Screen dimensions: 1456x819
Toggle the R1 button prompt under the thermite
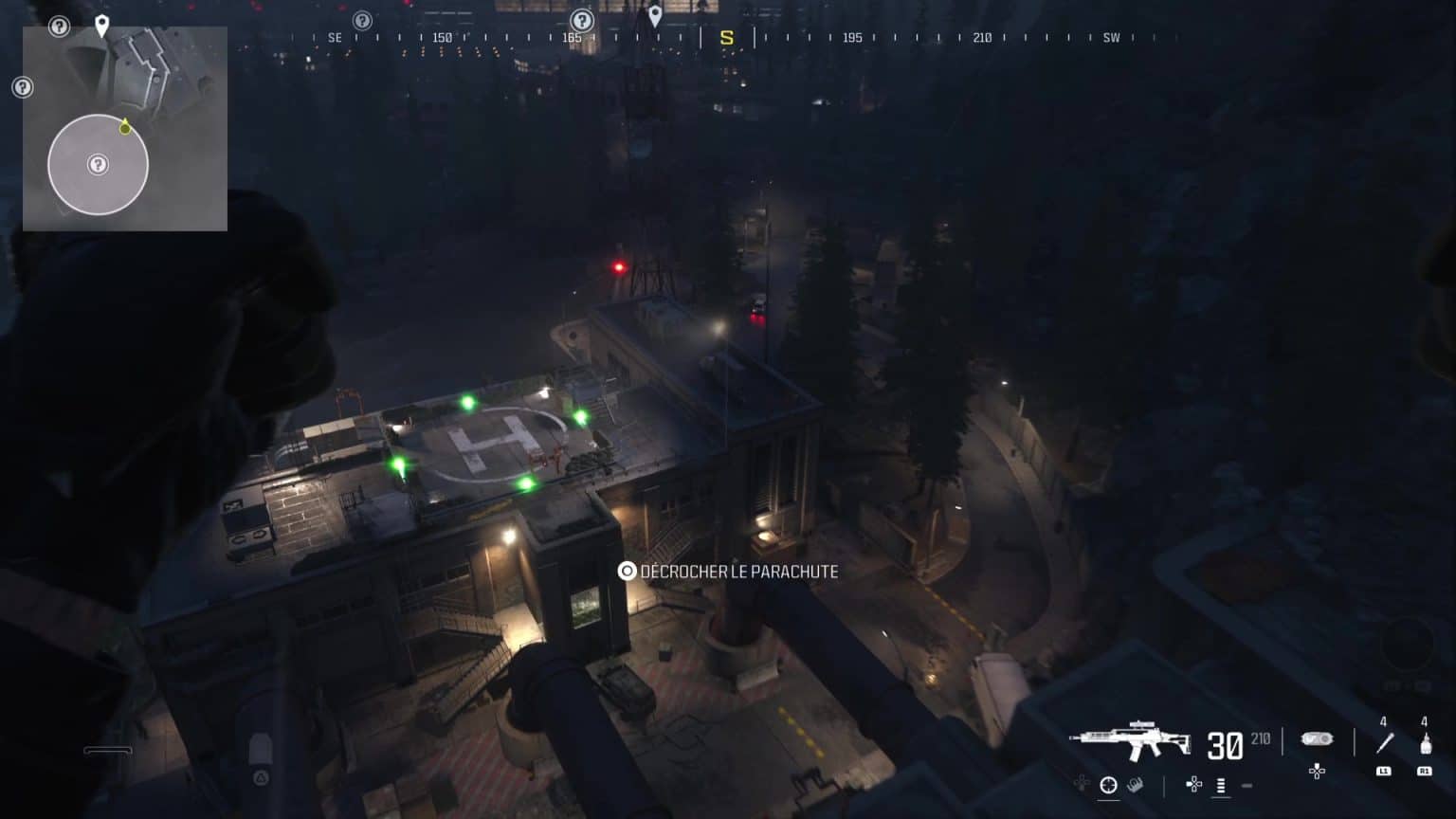pos(1426,771)
